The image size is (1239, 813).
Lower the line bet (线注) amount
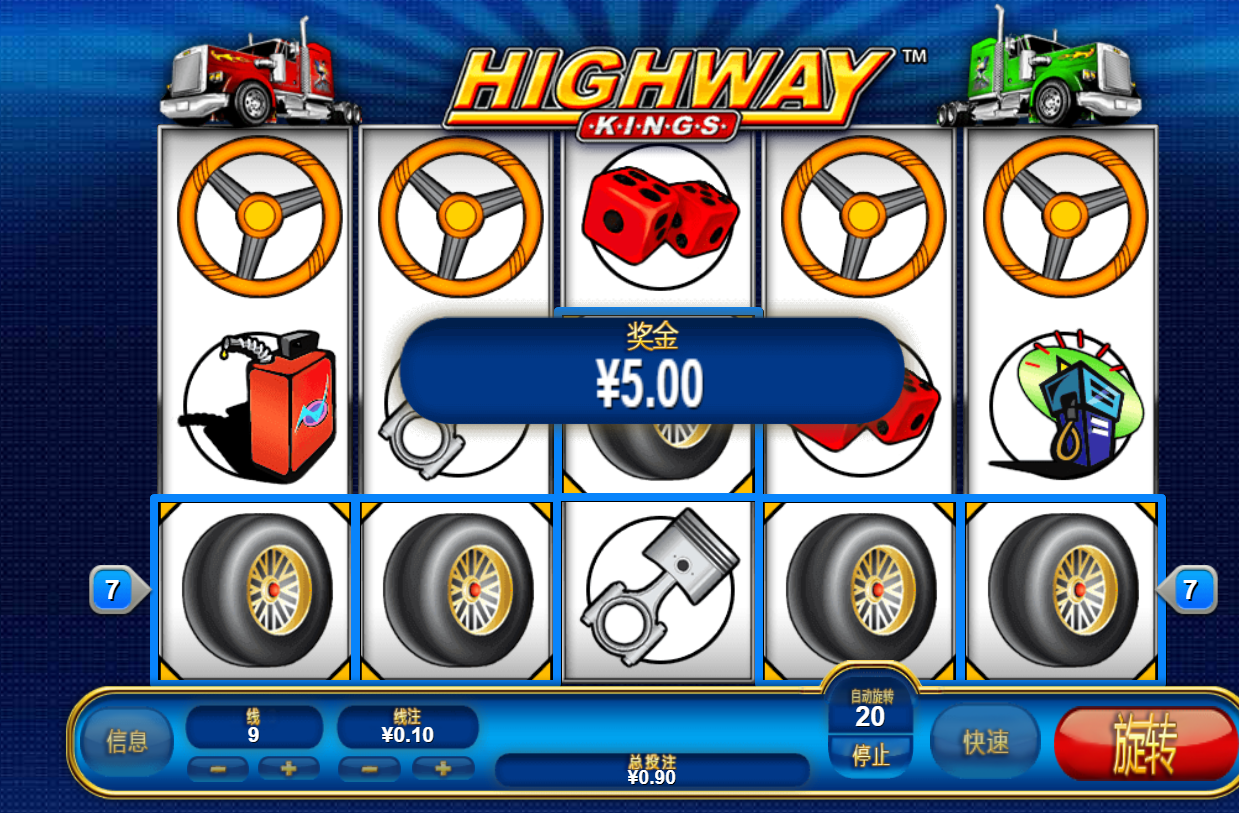(368, 769)
